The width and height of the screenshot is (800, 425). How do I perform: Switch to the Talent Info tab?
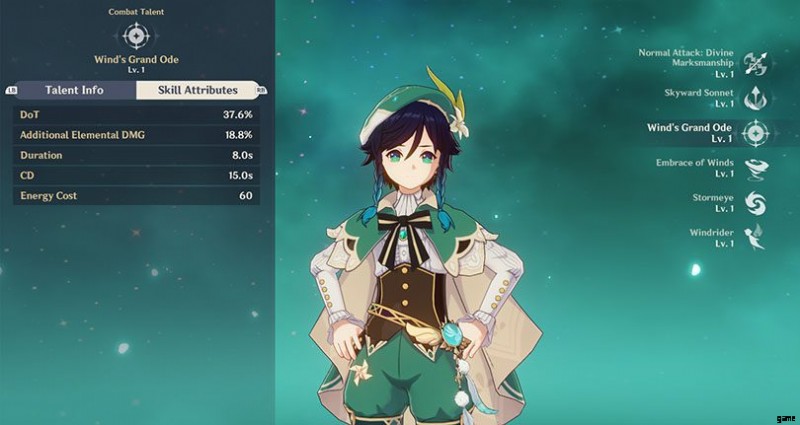(74, 90)
